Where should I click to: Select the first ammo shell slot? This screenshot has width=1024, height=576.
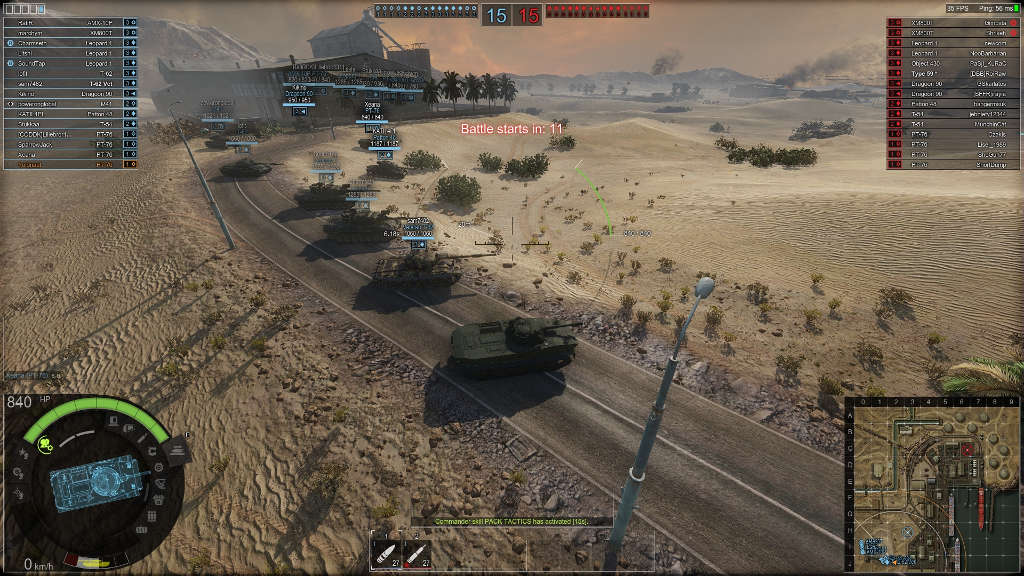click(385, 553)
